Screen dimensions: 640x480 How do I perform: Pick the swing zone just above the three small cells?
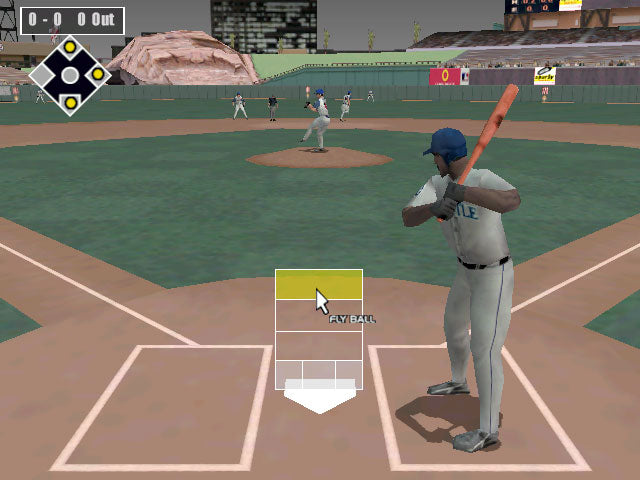318,346
